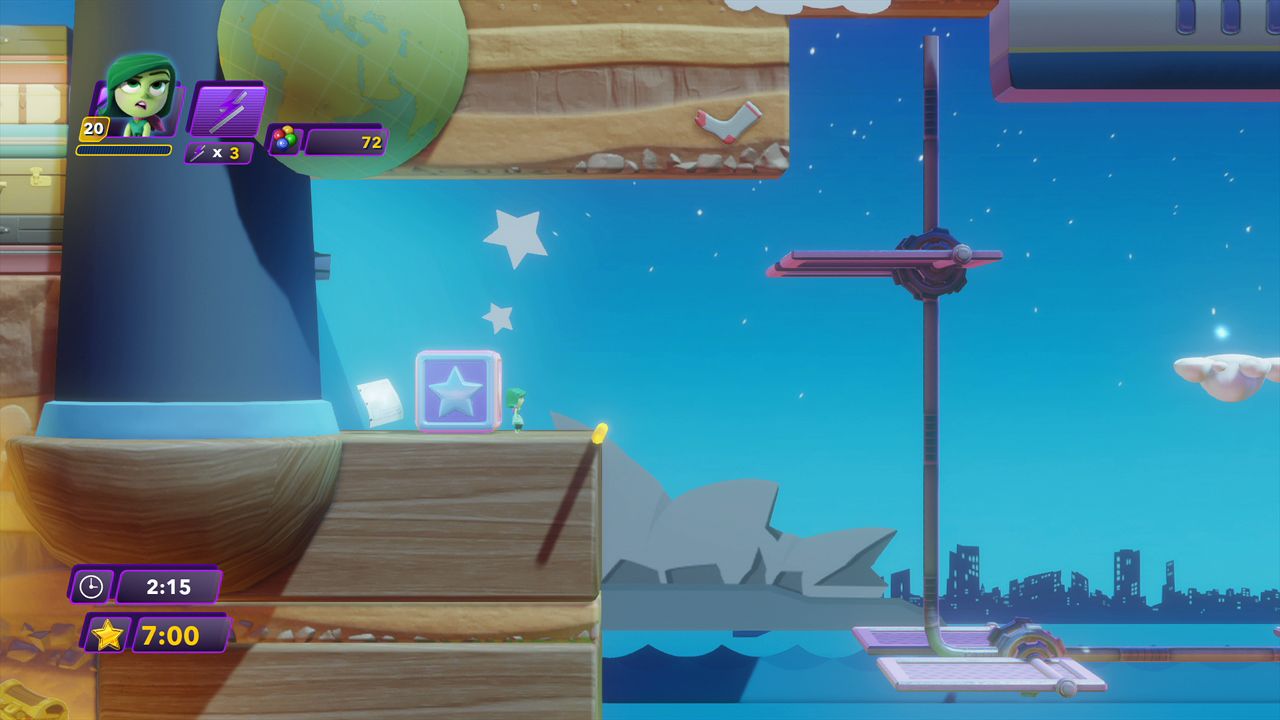Click the colored spark orbs icon
Screen dimensions: 1280x720
284,140
